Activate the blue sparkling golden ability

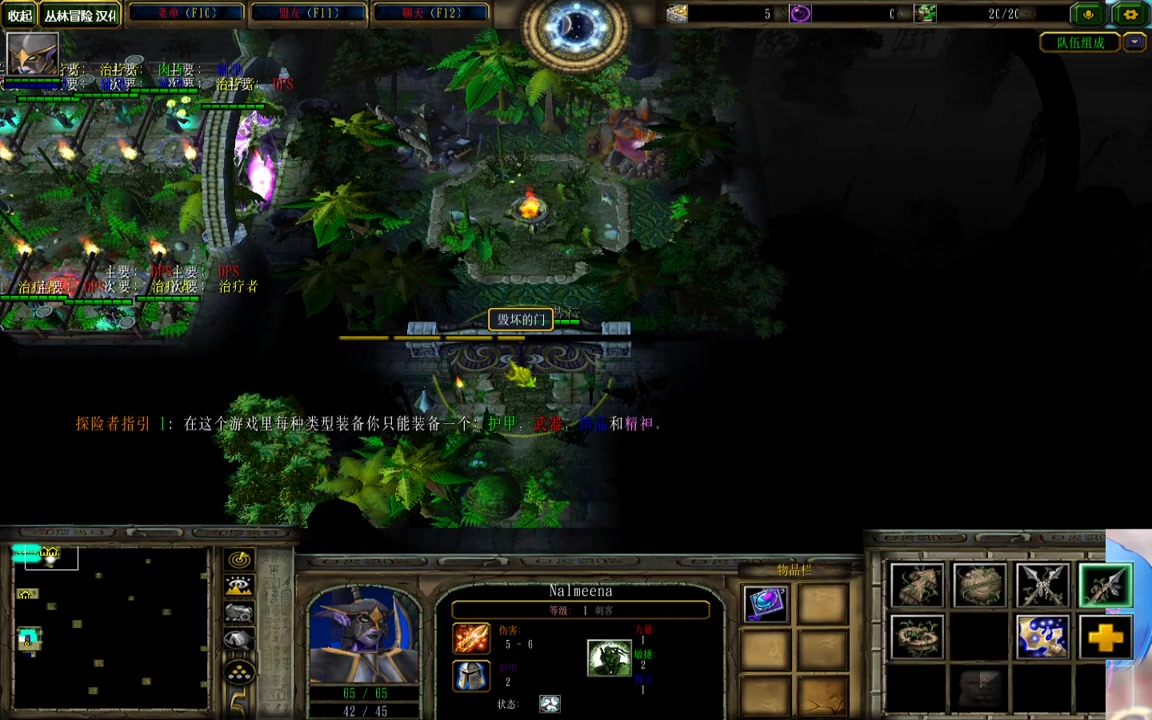1042,638
